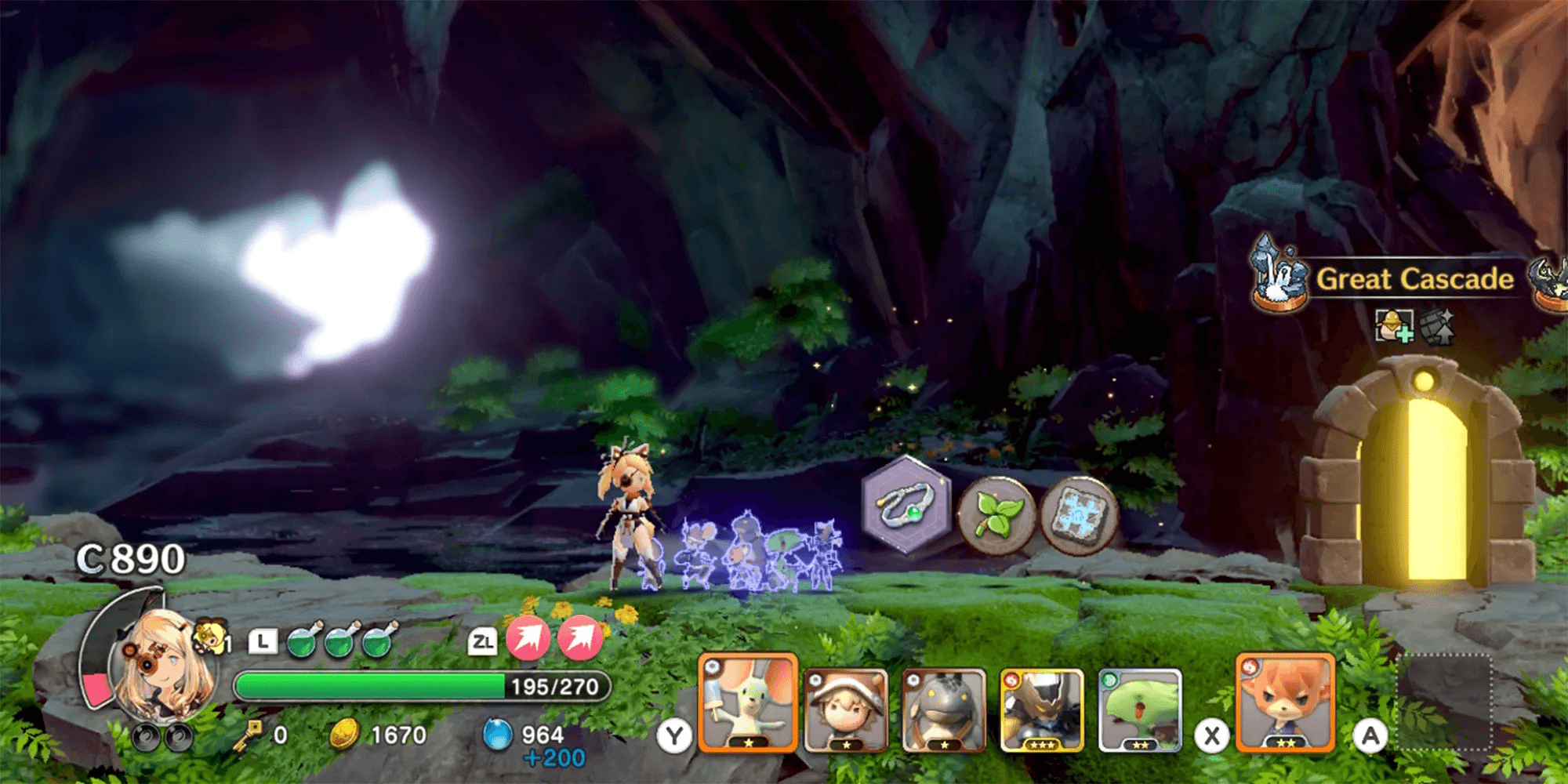Pick the three-star horned knight ally card
Image resolution: width=1568 pixels, height=784 pixels.
click(1042, 710)
